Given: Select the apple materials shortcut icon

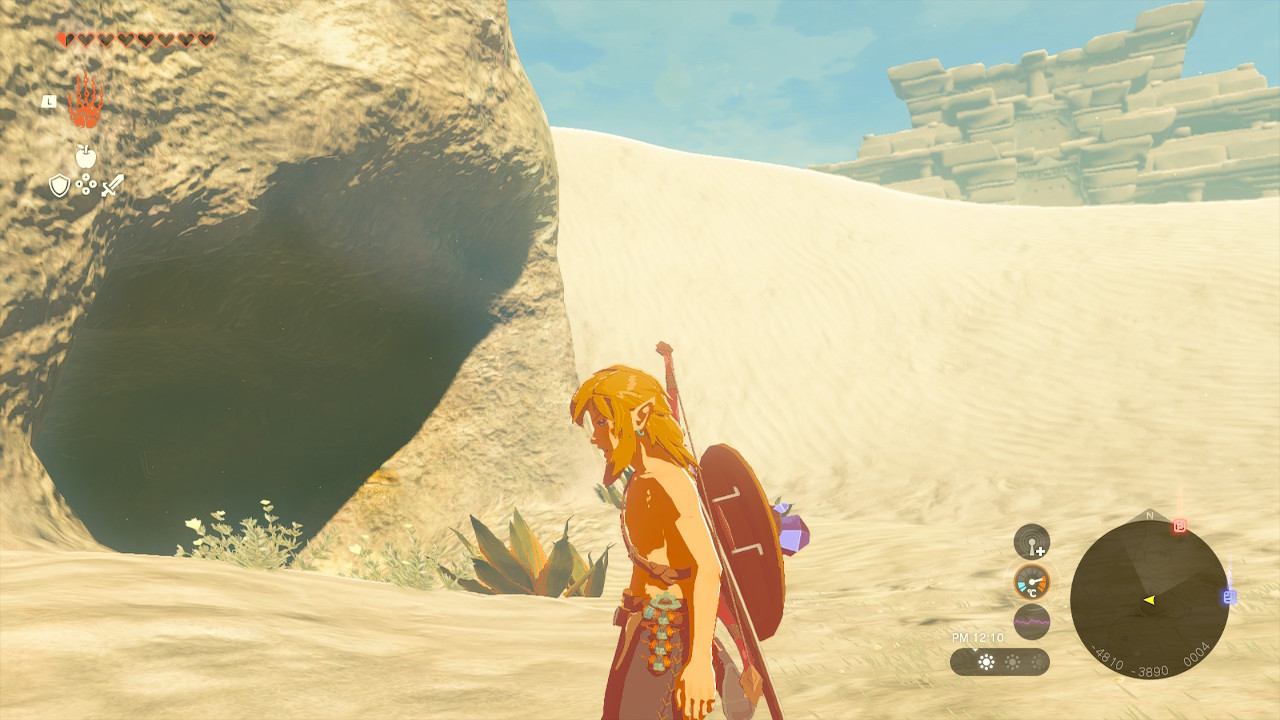Looking at the screenshot, I should click(86, 156).
